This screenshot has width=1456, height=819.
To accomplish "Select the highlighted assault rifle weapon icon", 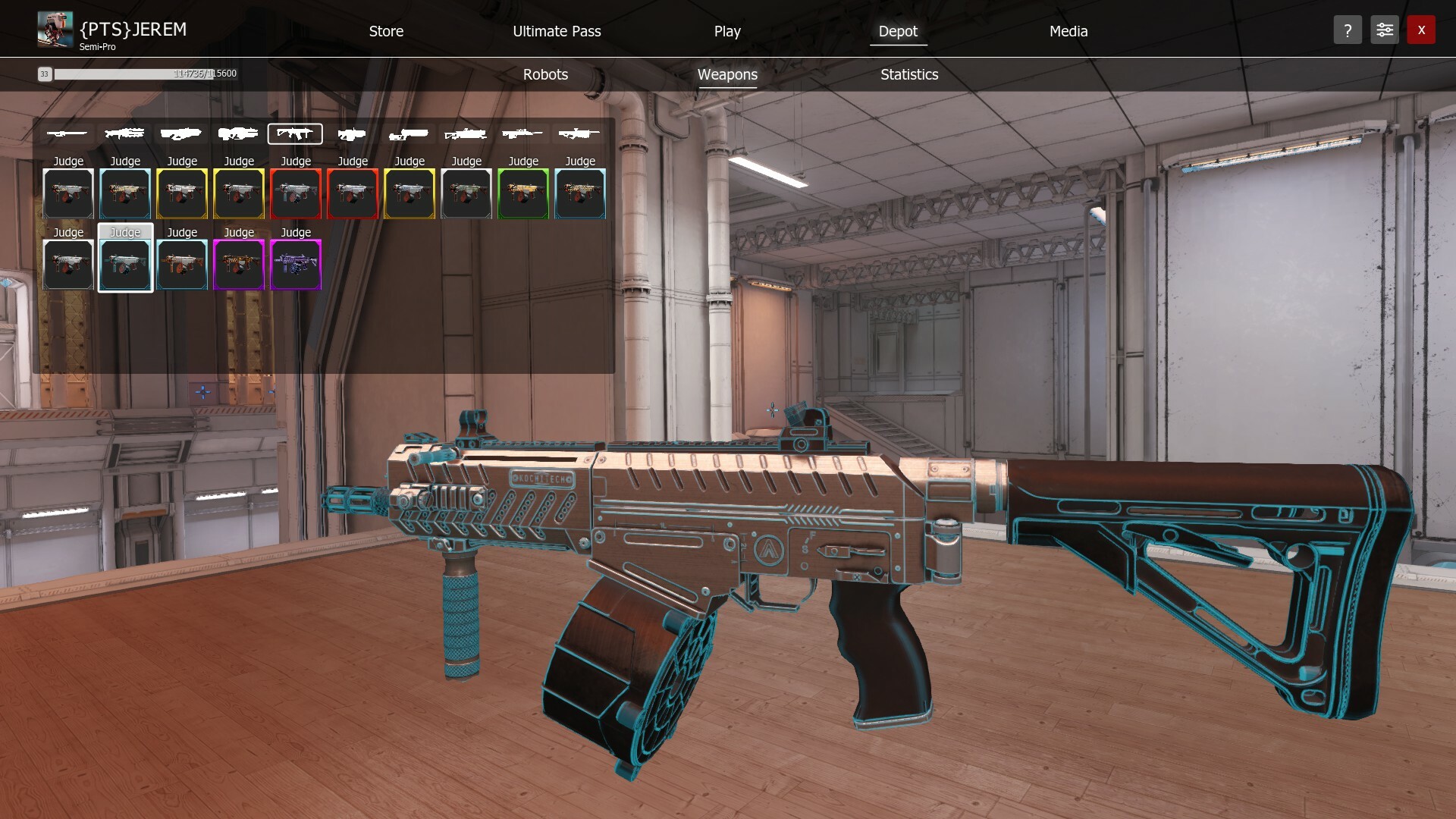I will pyautogui.click(x=296, y=133).
